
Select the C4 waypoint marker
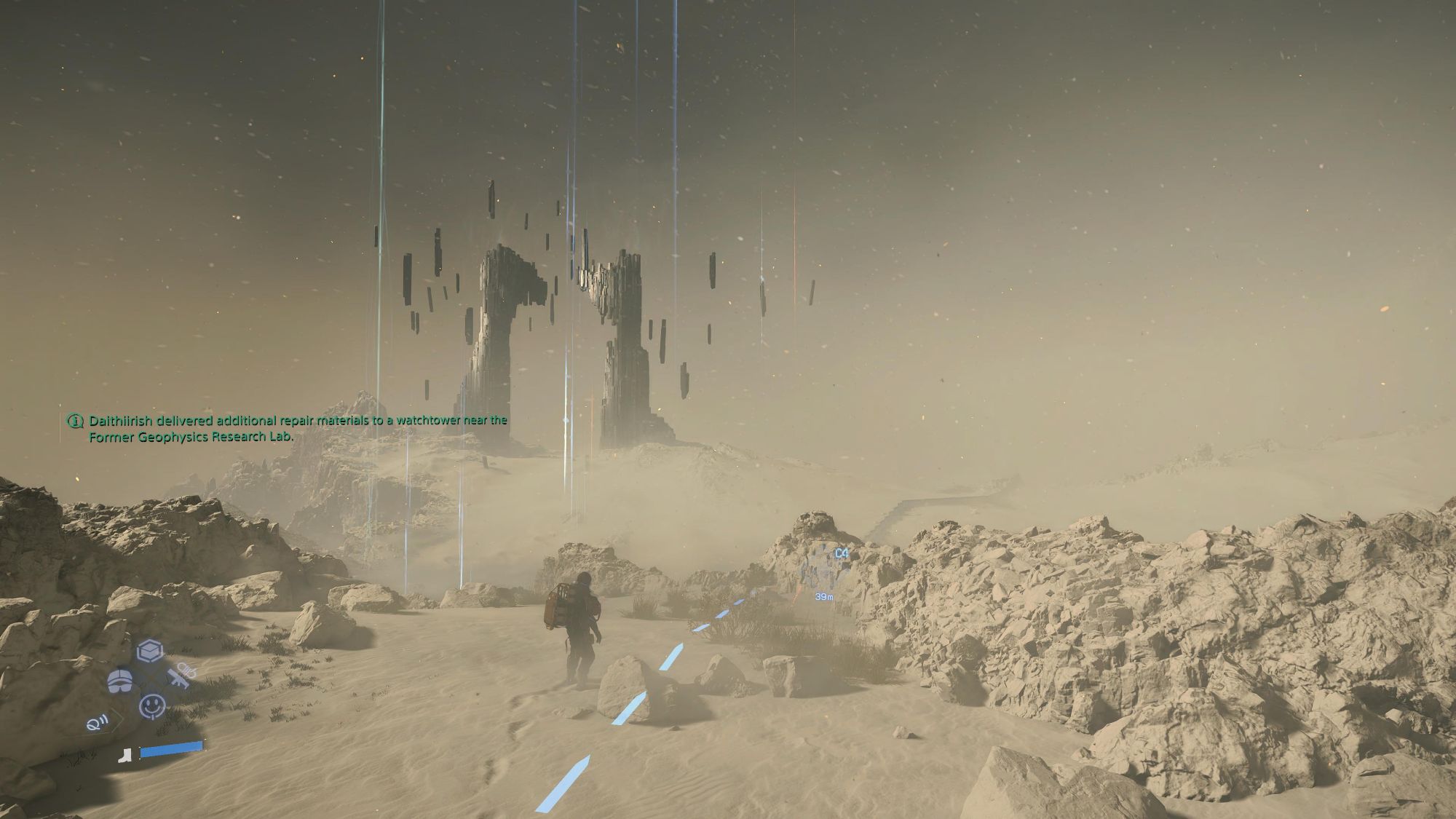(x=841, y=554)
